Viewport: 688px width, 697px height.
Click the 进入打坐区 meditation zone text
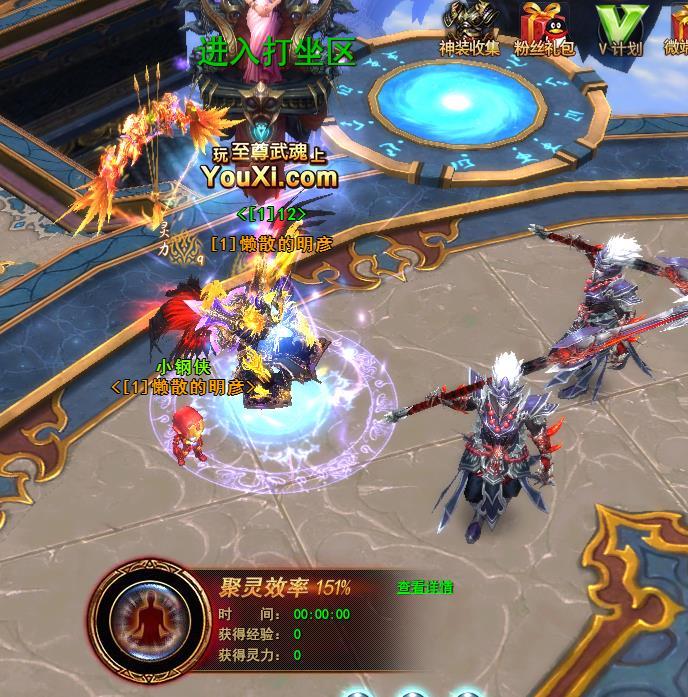pos(277,52)
